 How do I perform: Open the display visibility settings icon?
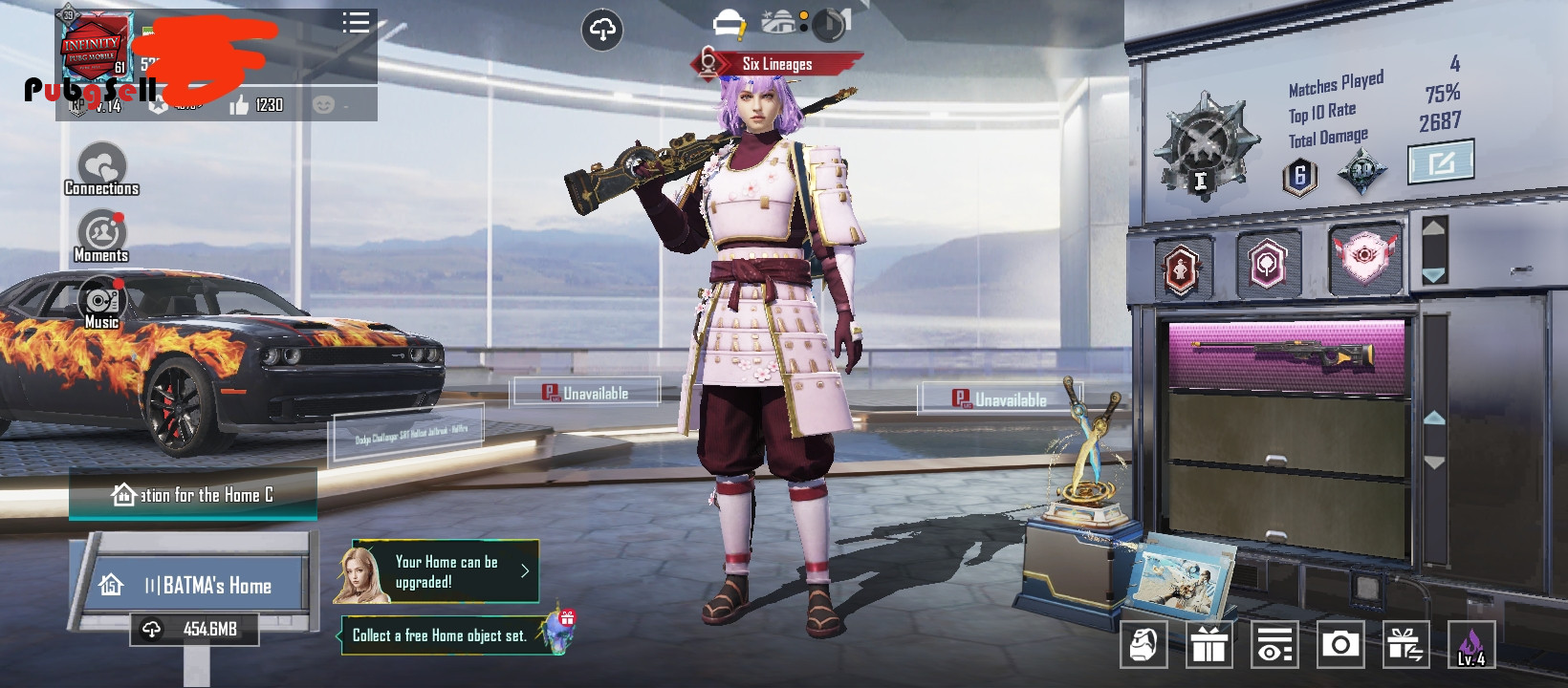point(1274,645)
